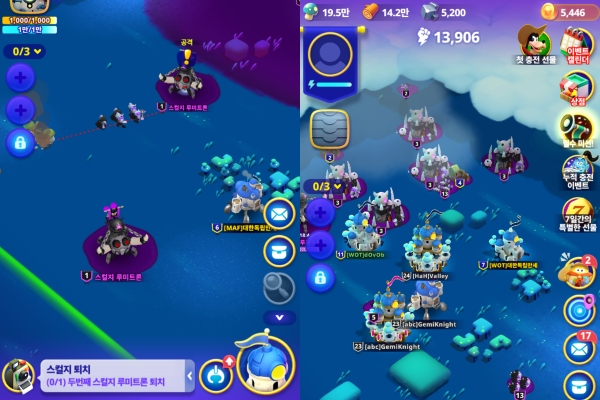Open the 누적 충전 이벤트 icon
This screenshot has width=600, height=400.
pos(580,172)
